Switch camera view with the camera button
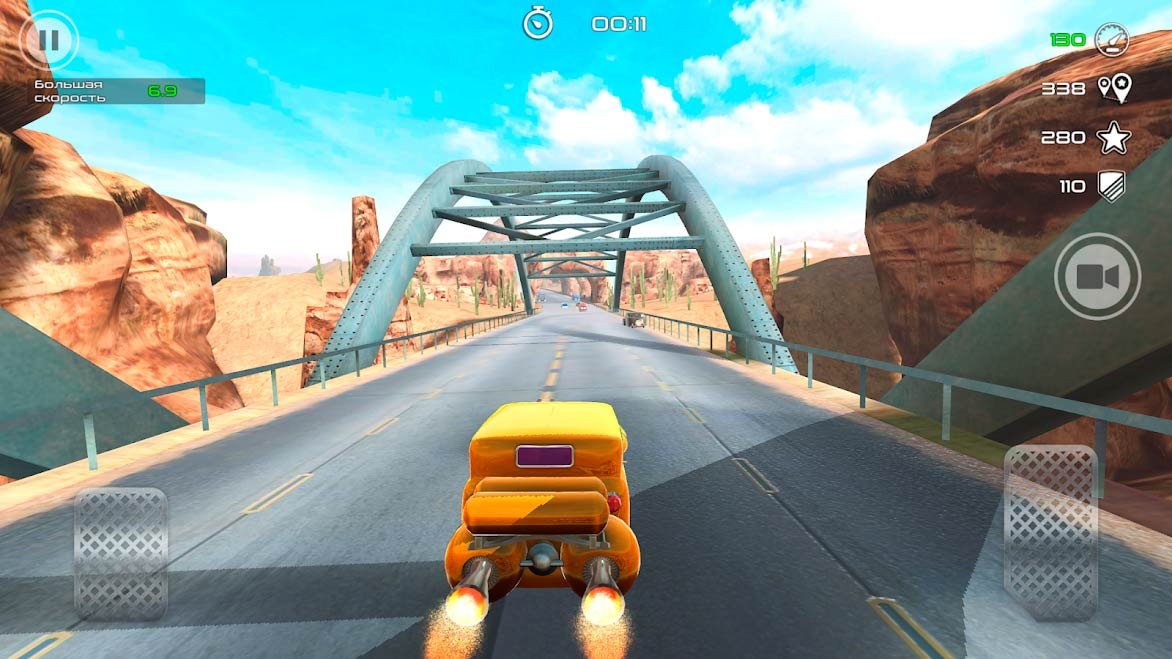 pos(1097,277)
